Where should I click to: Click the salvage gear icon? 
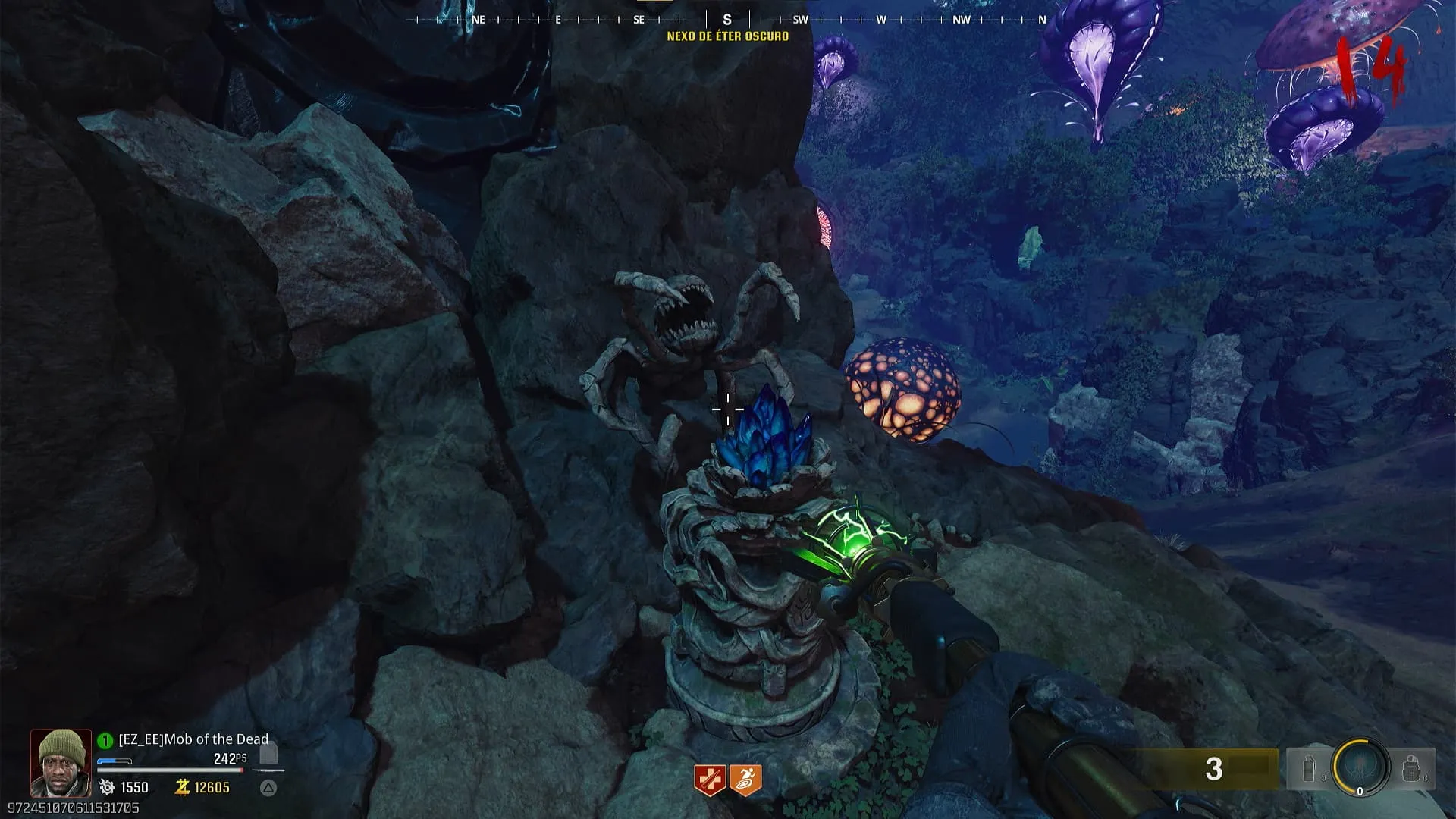click(107, 788)
